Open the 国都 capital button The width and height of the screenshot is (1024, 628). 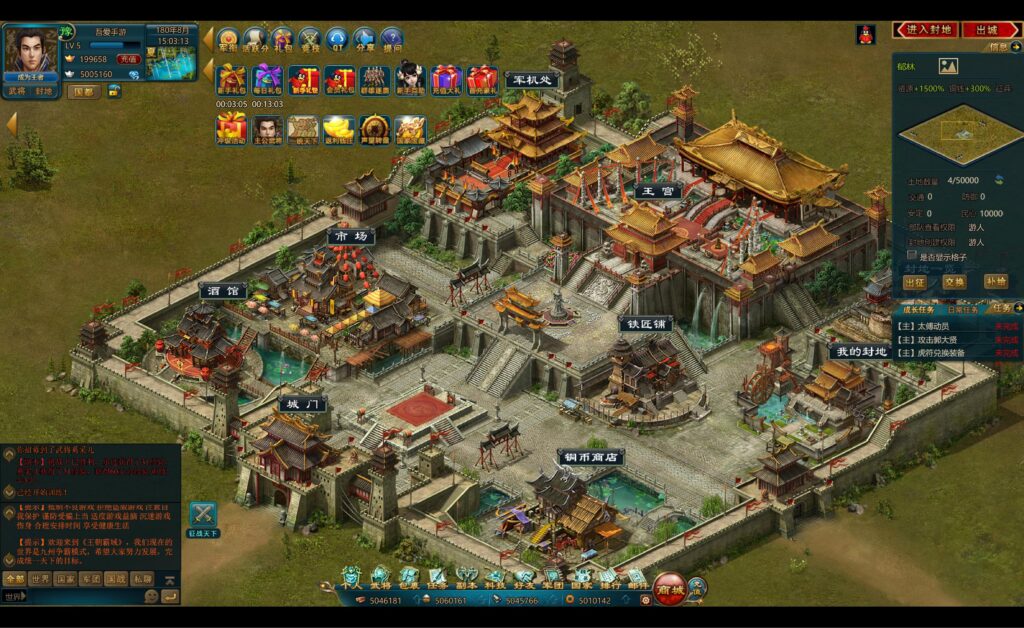point(84,91)
